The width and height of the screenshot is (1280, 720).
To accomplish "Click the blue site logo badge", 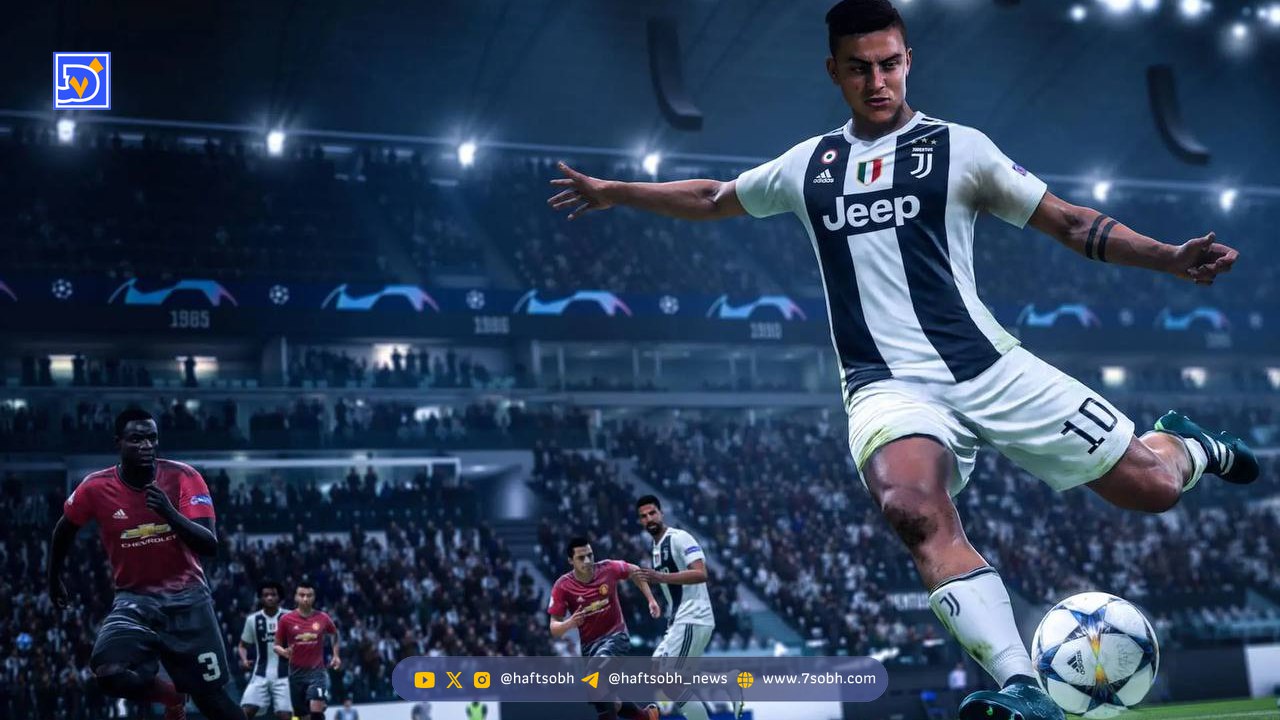I will 82,81.
